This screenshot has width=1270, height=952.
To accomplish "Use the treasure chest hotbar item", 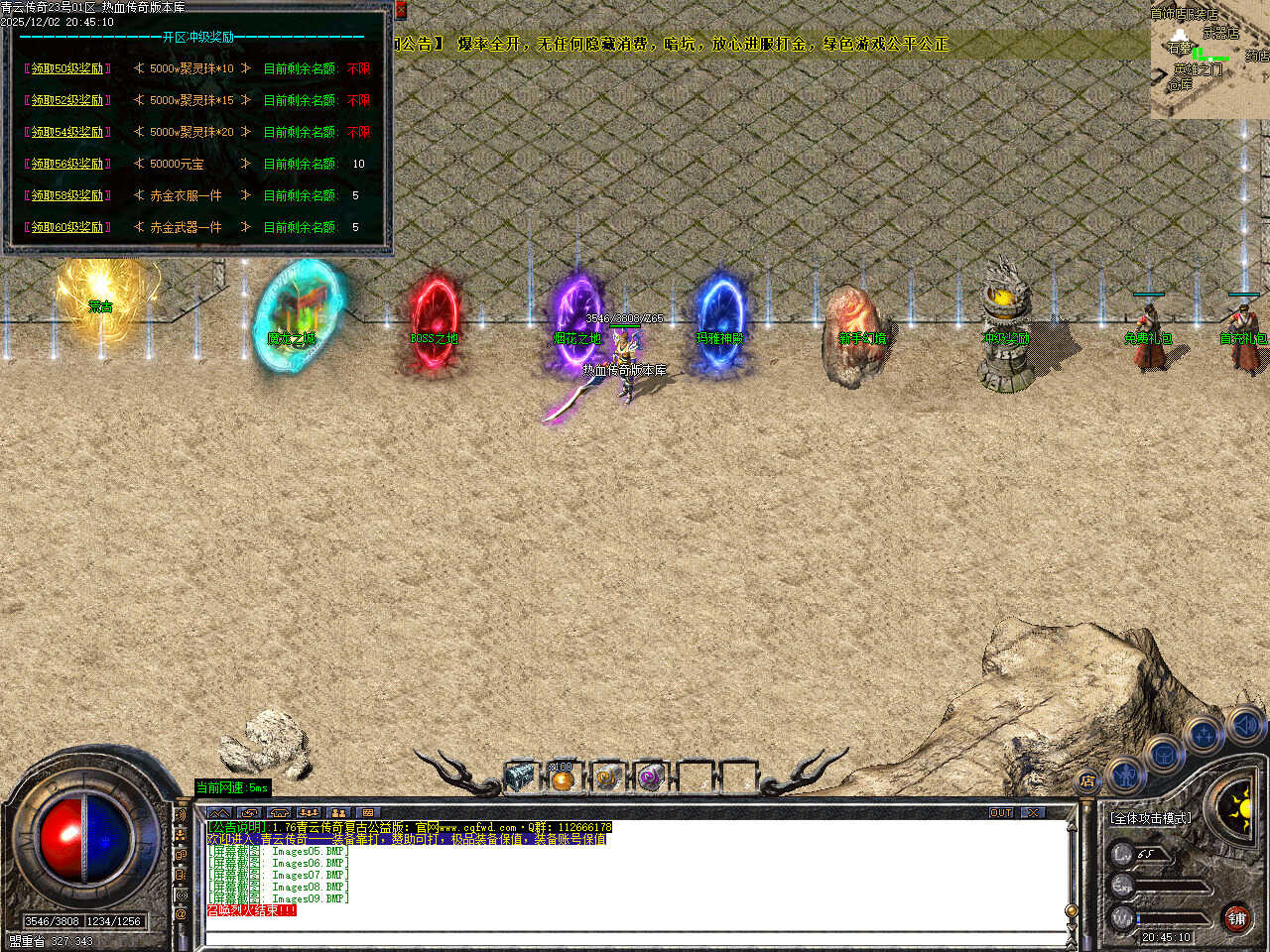I will click(x=519, y=777).
